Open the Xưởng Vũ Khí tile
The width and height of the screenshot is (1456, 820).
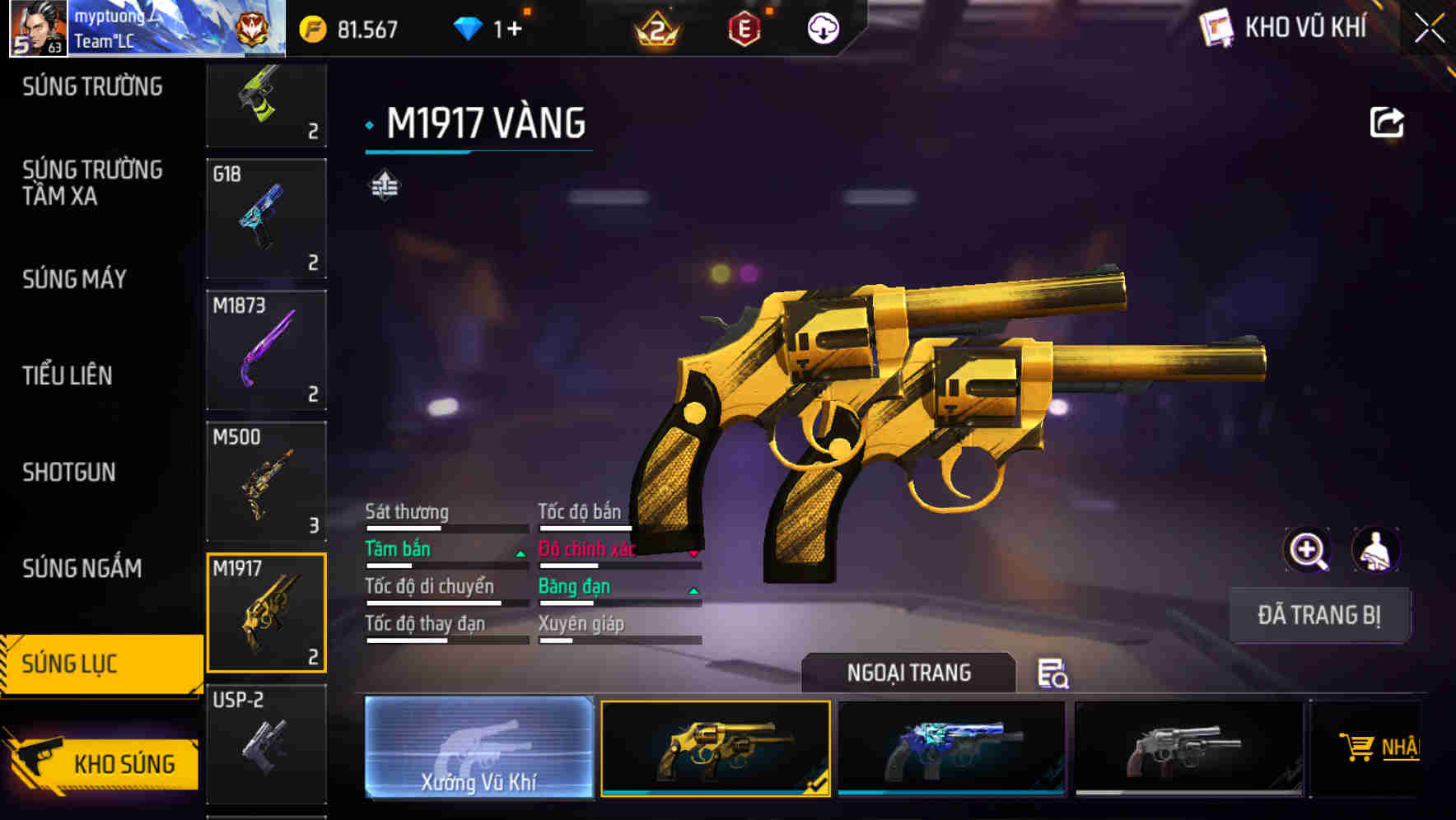point(478,748)
